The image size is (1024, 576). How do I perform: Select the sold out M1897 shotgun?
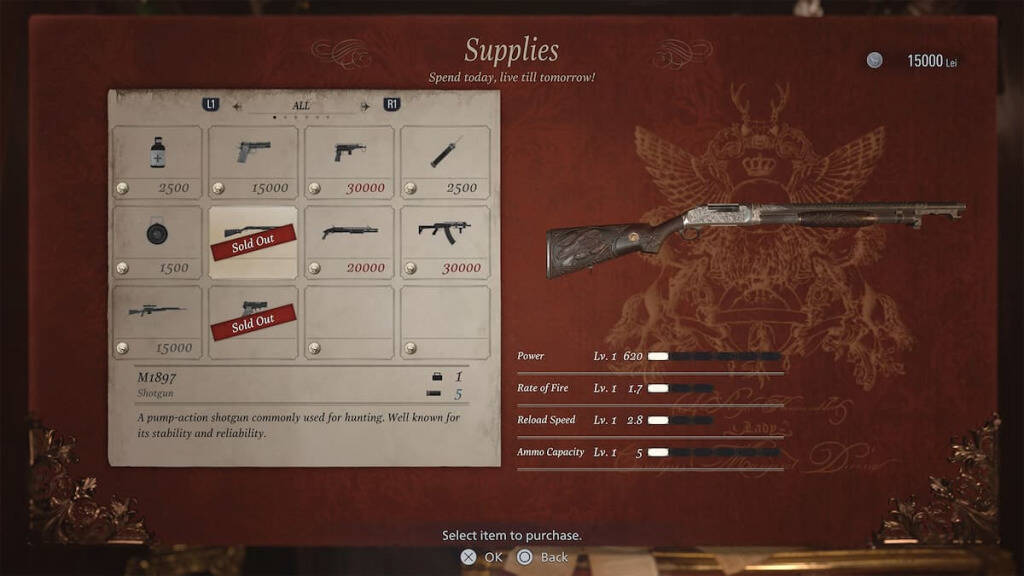(253, 241)
